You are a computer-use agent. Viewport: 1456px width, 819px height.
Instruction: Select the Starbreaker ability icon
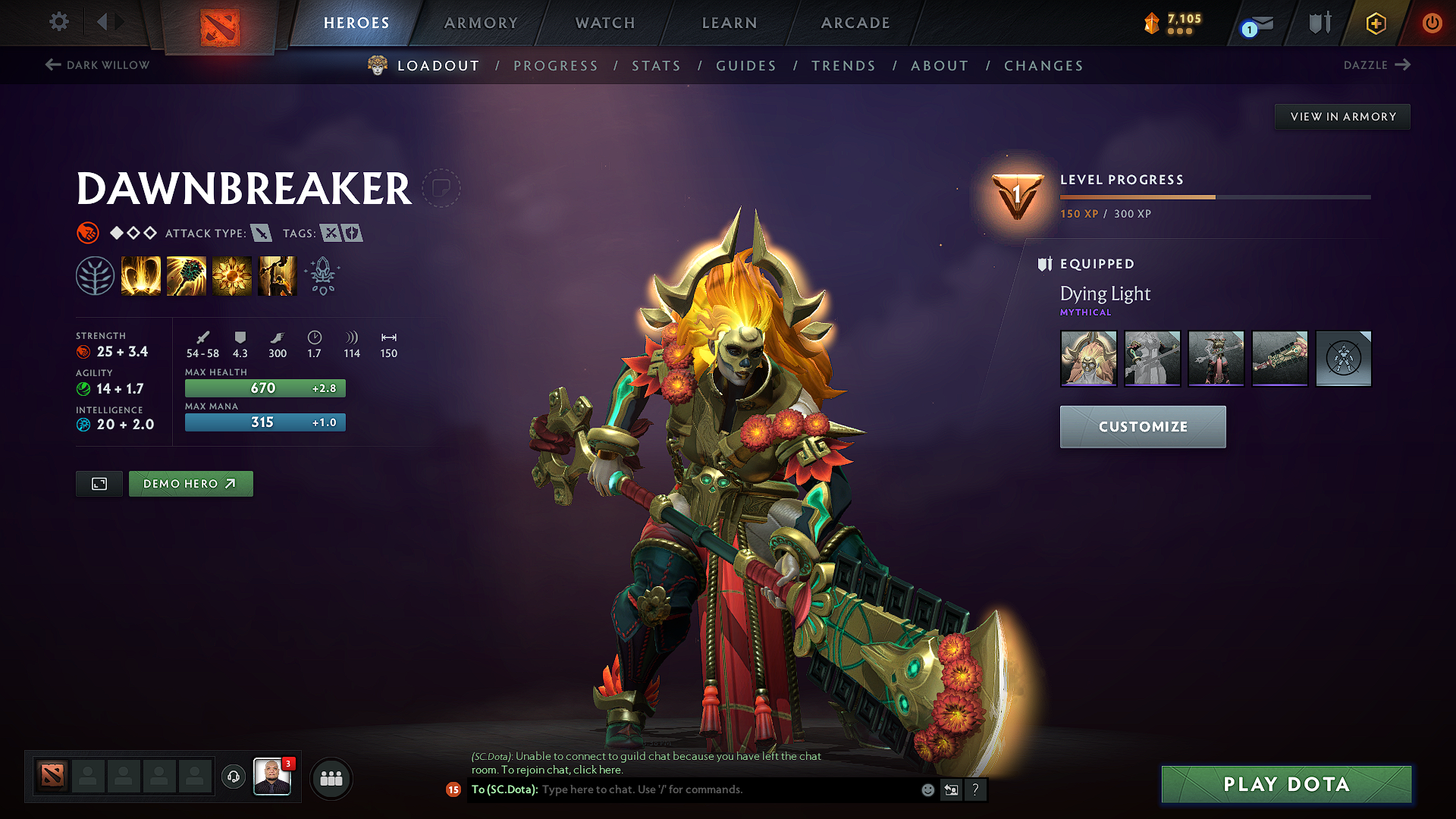141,275
